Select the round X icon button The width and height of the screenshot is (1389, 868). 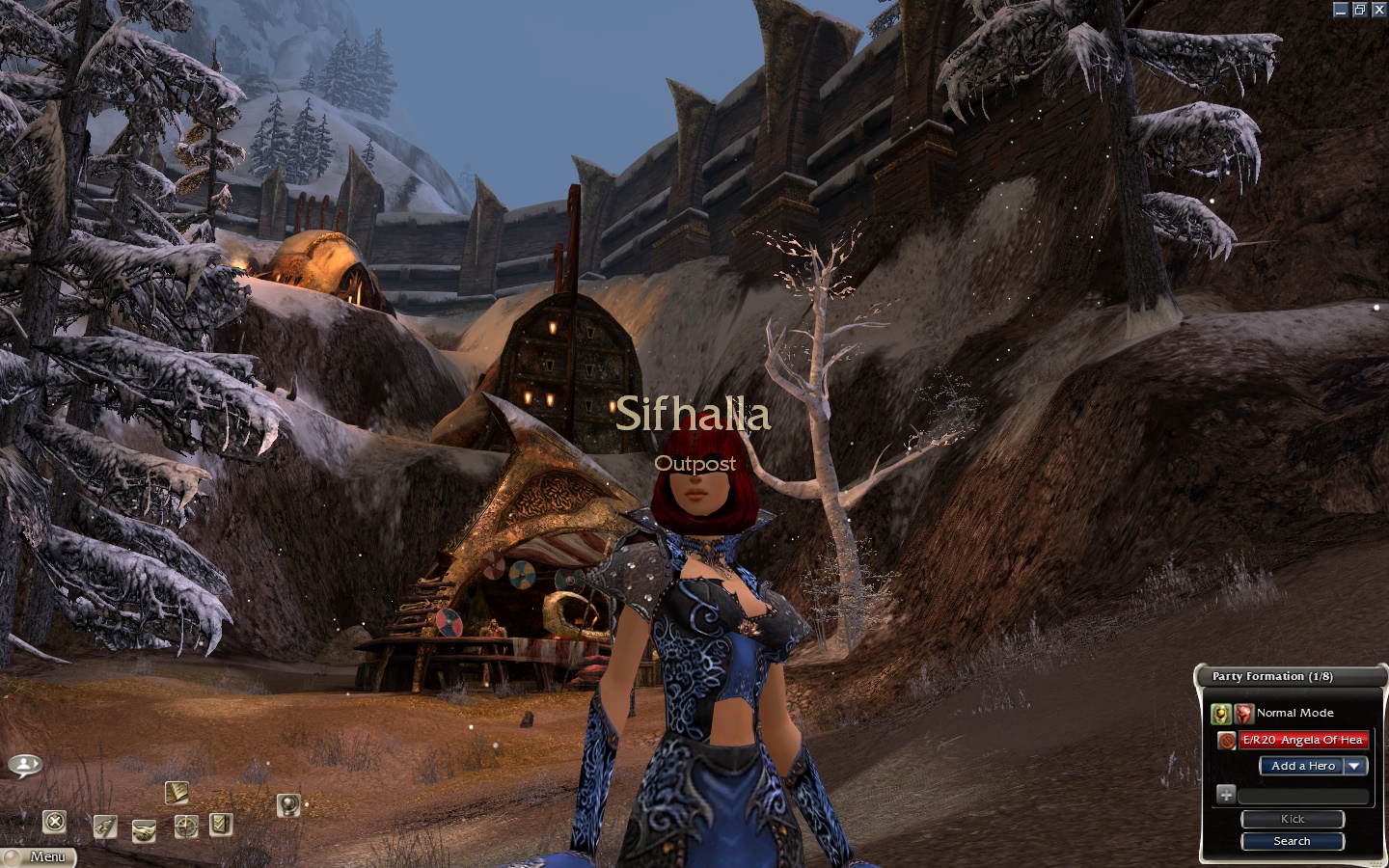point(55,822)
